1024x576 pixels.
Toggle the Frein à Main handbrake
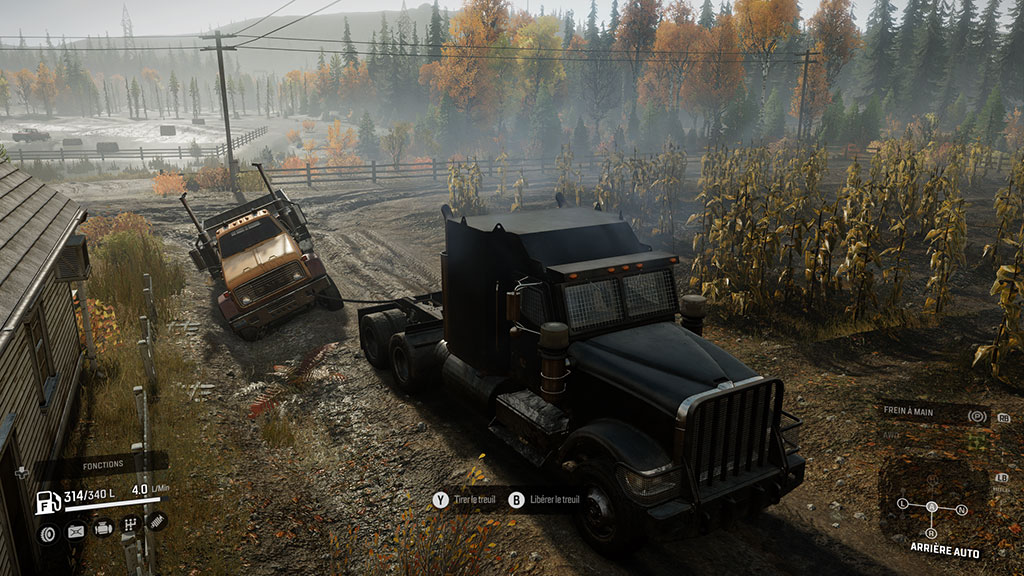(977, 414)
